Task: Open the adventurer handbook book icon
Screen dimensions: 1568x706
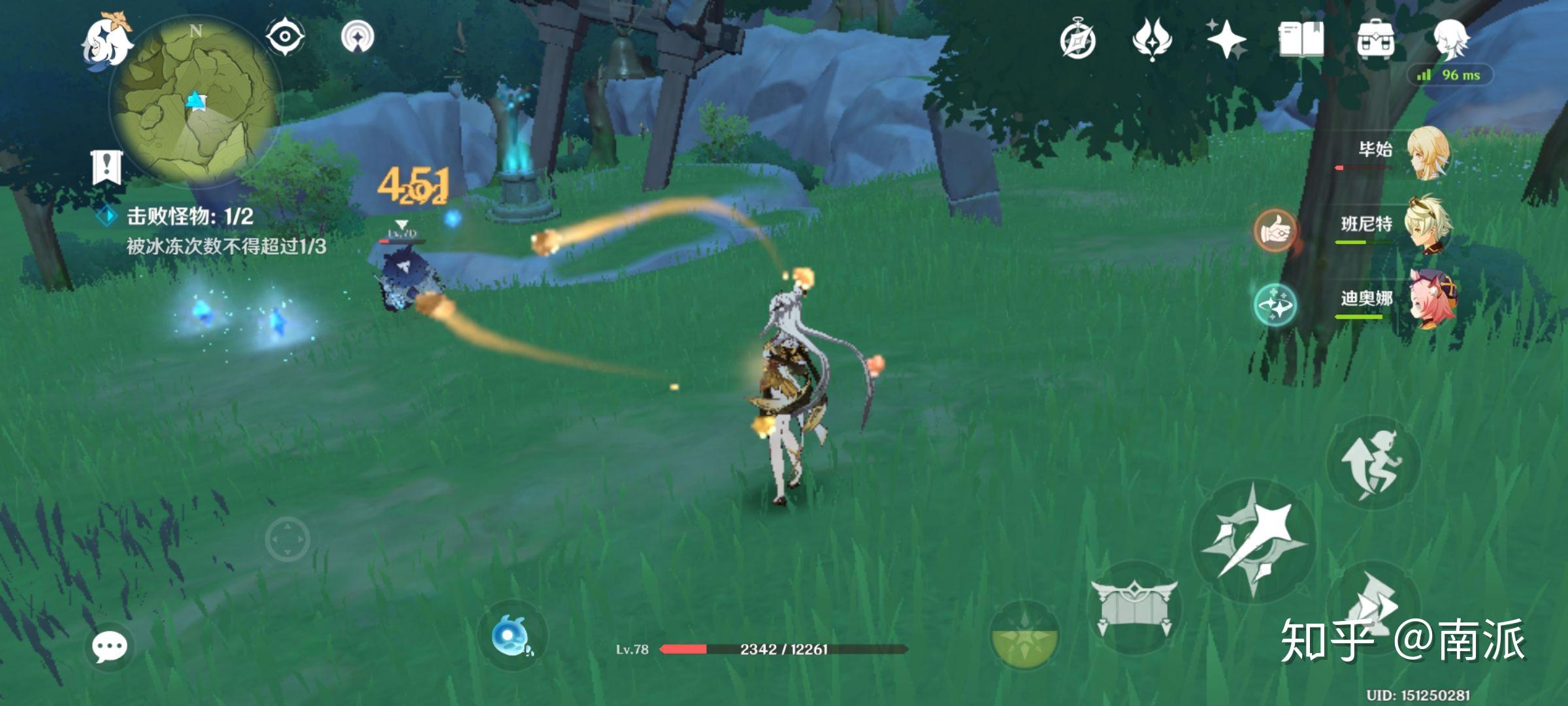Action: pyautogui.click(x=1301, y=39)
